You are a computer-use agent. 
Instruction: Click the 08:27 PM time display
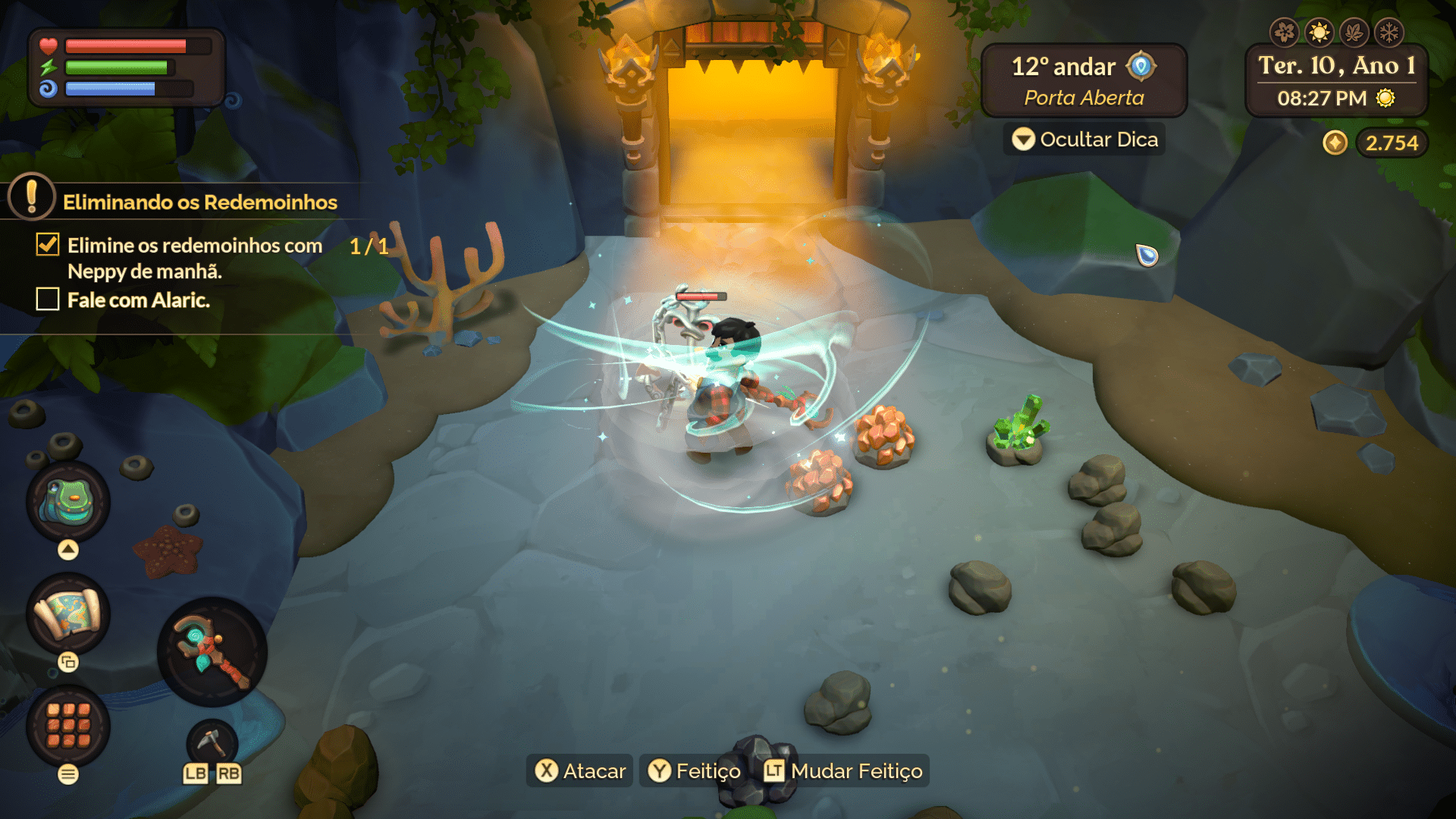[1323, 98]
